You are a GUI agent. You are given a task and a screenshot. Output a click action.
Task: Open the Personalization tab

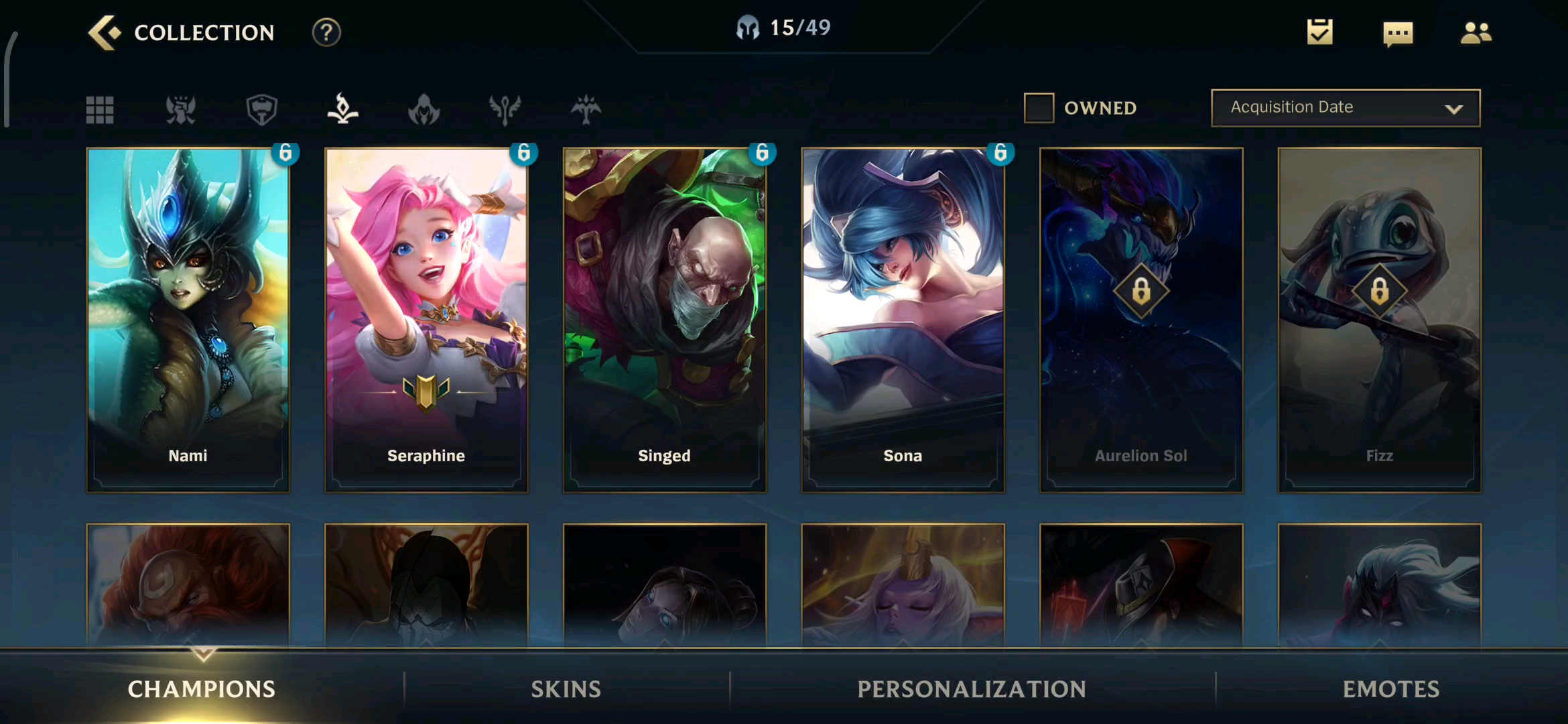click(972, 689)
